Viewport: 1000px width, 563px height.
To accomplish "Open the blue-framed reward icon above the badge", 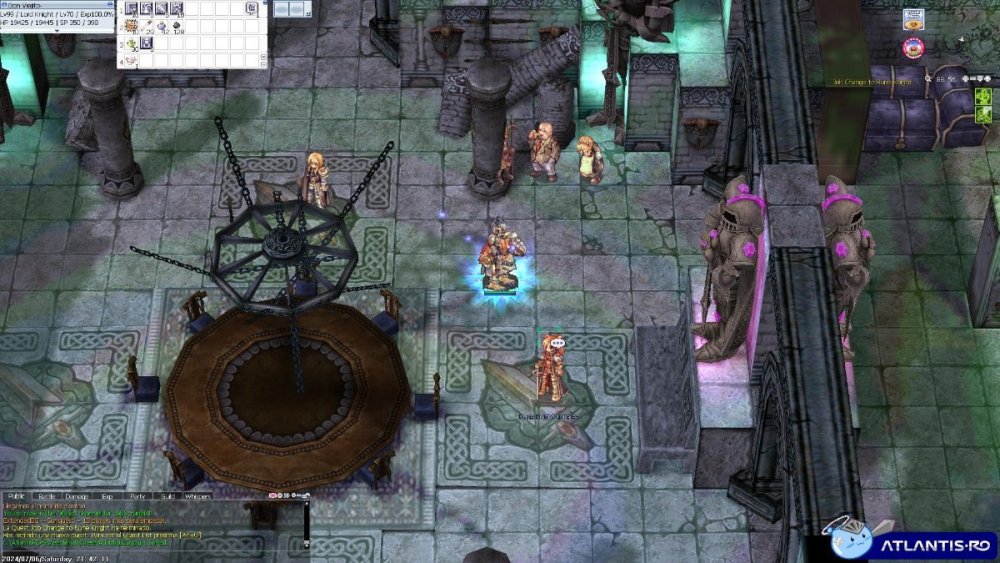I will 912,19.
